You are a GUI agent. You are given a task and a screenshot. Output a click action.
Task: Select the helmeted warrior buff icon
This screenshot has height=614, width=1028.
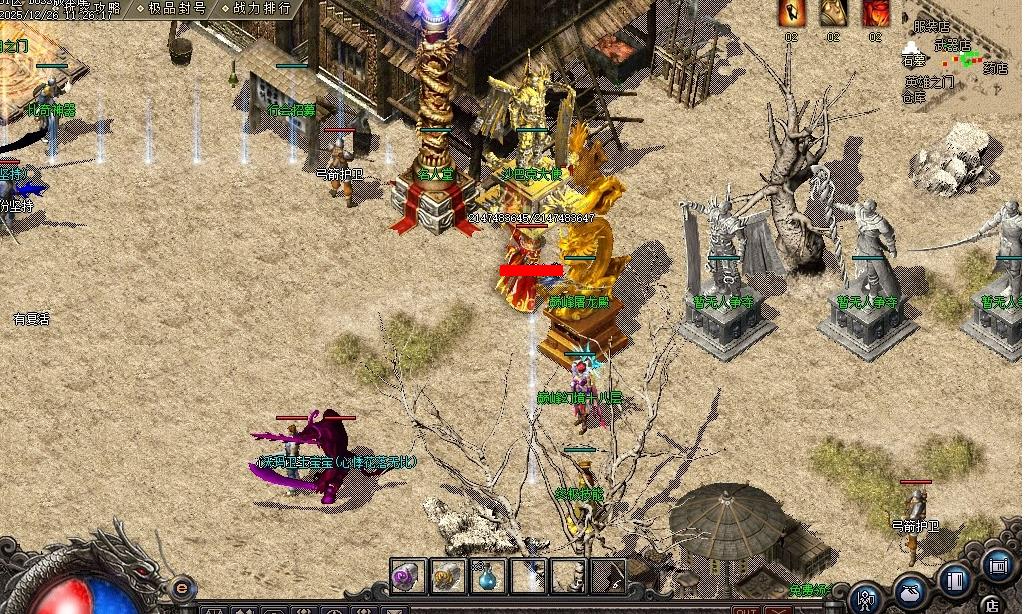tap(833, 13)
